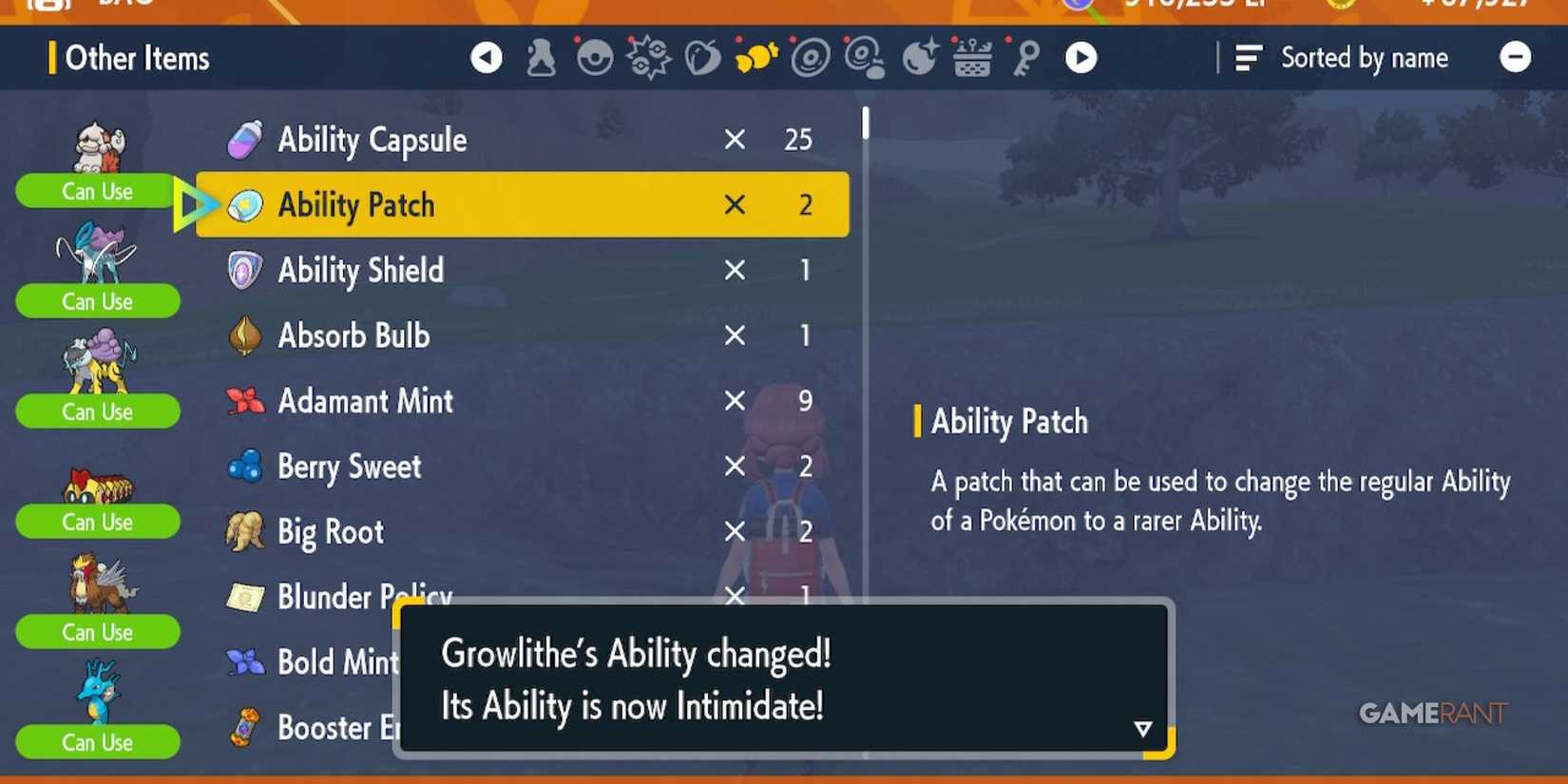Open the Sorted by name sorting options
Screen dimensions: 1568x784
1341,57
